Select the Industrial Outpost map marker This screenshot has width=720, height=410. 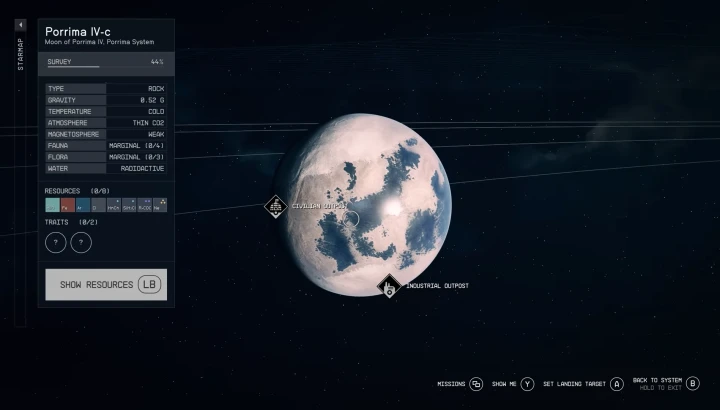pyautogui.click(x=389, y=287)
